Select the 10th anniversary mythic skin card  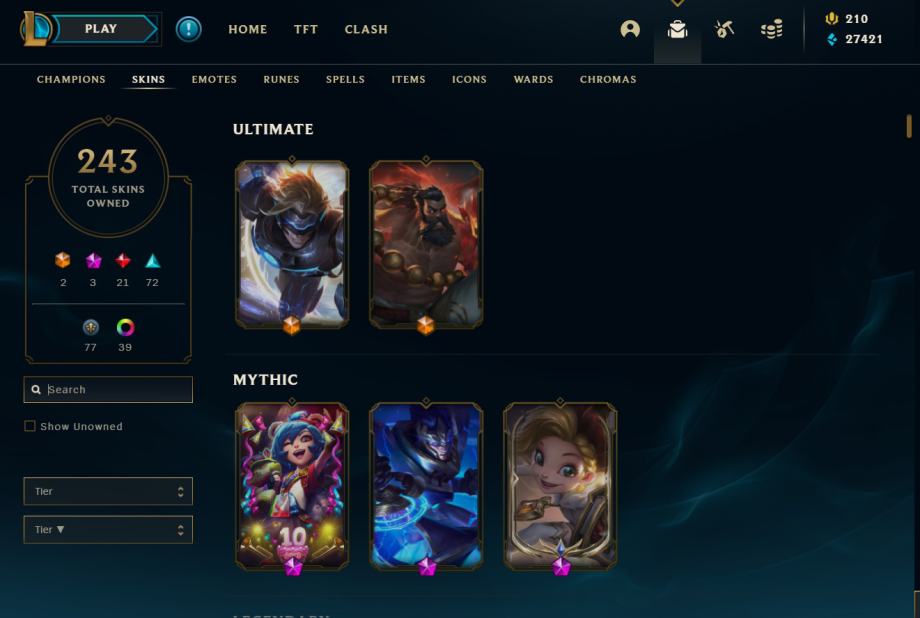(x=292, y=485)
